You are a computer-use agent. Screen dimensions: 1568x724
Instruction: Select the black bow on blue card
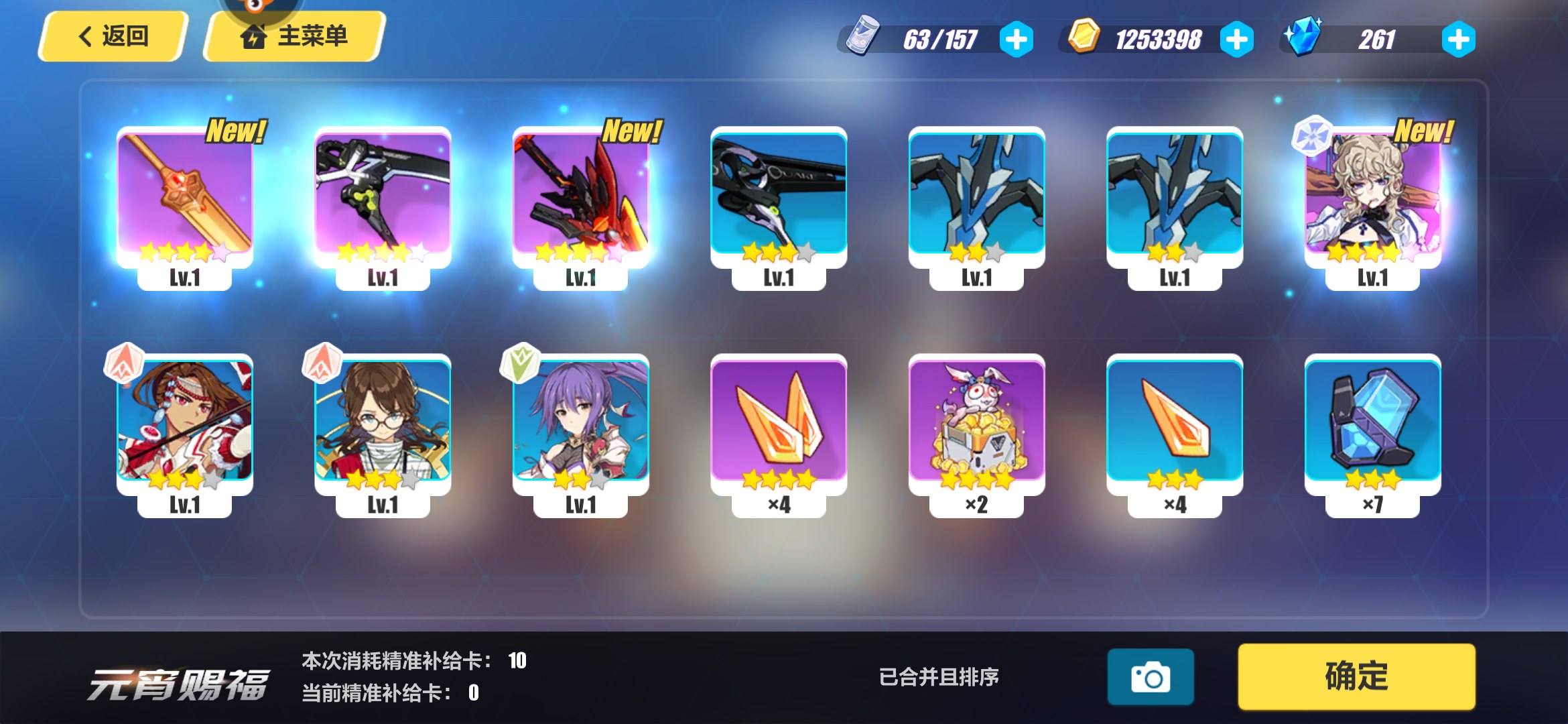779,198
